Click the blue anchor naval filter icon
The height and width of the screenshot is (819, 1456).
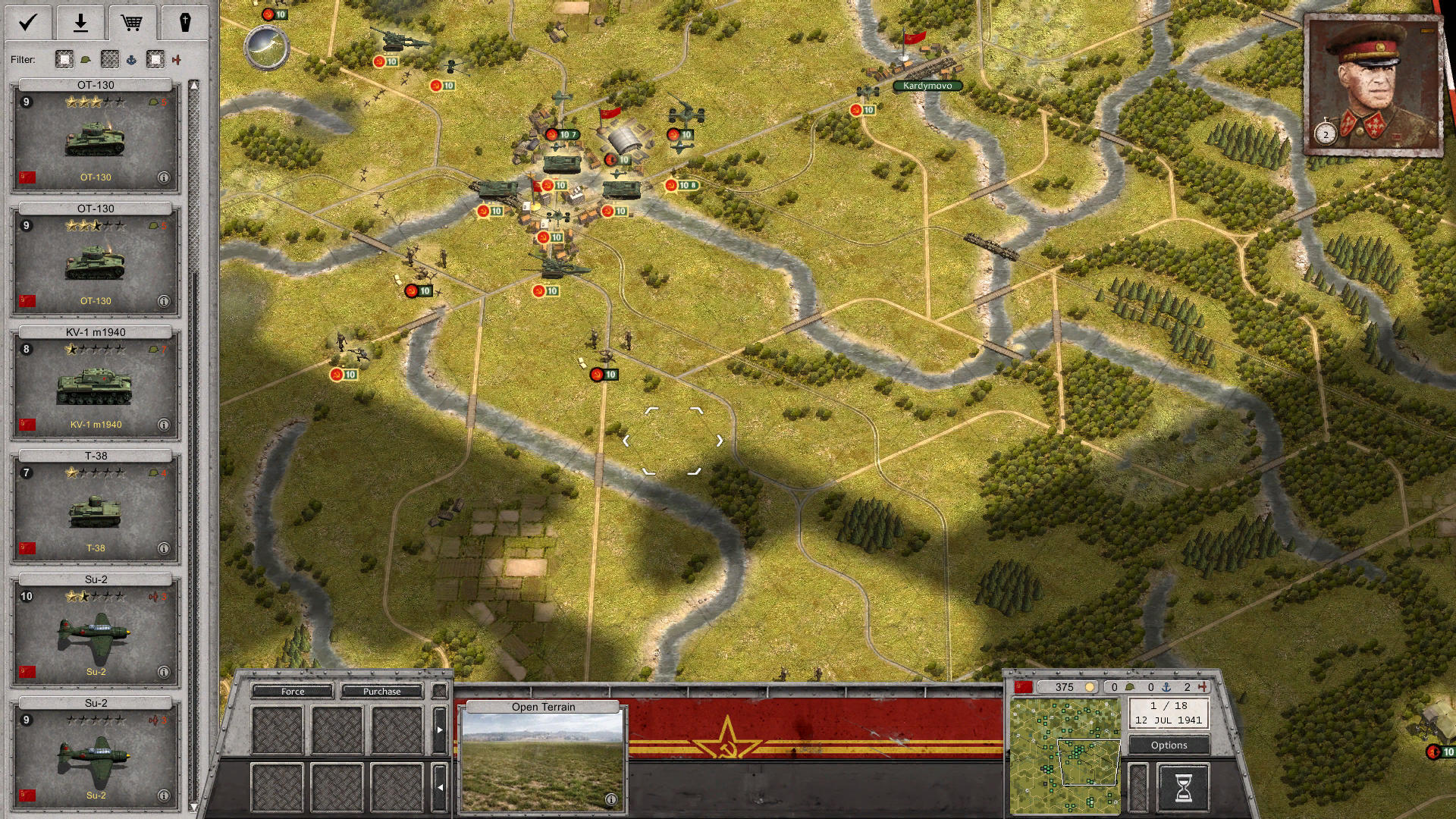(x=131, y=59)
